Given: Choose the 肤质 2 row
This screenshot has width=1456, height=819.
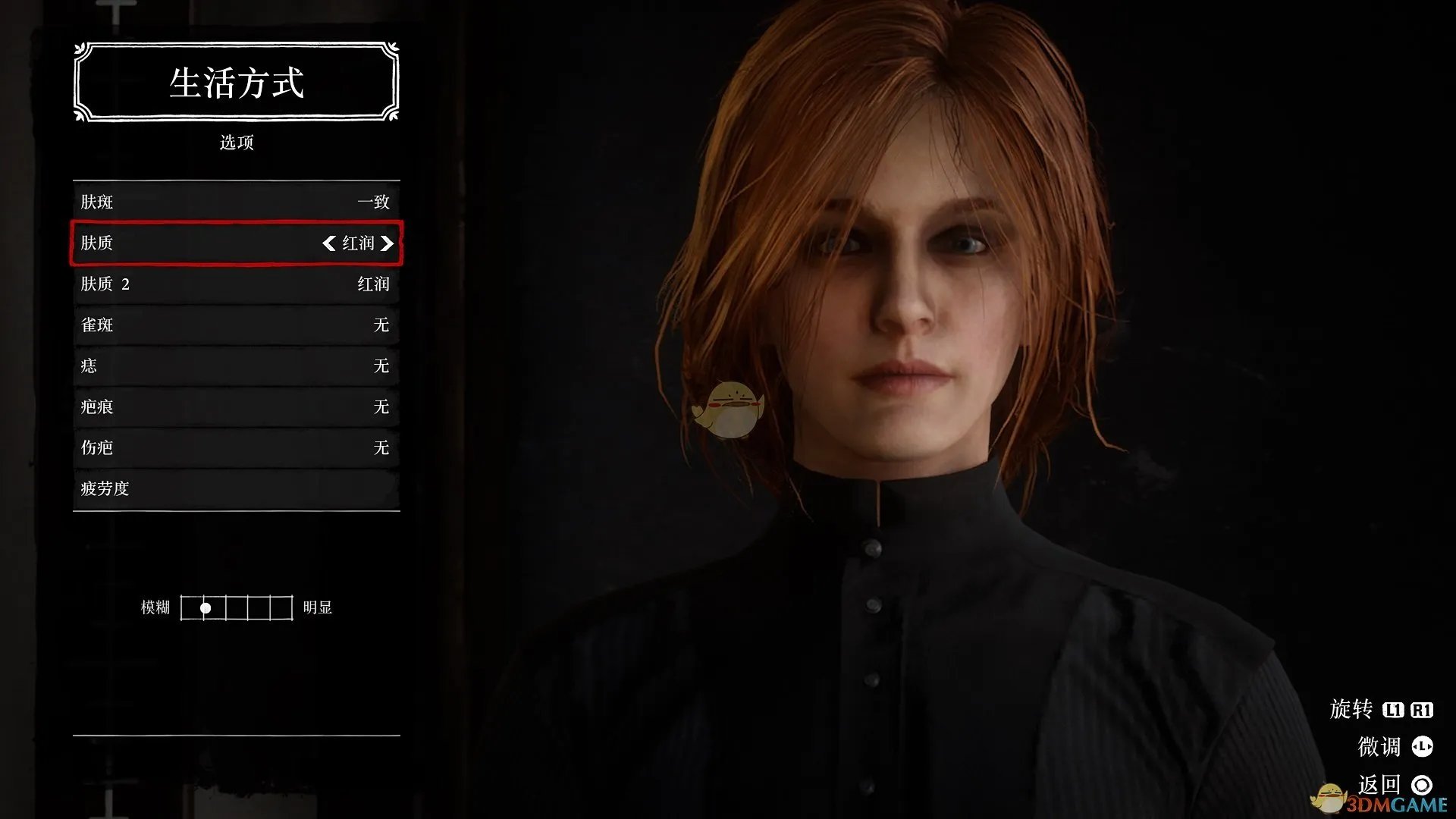Looking at the screenshot, I should pos(236,284).
